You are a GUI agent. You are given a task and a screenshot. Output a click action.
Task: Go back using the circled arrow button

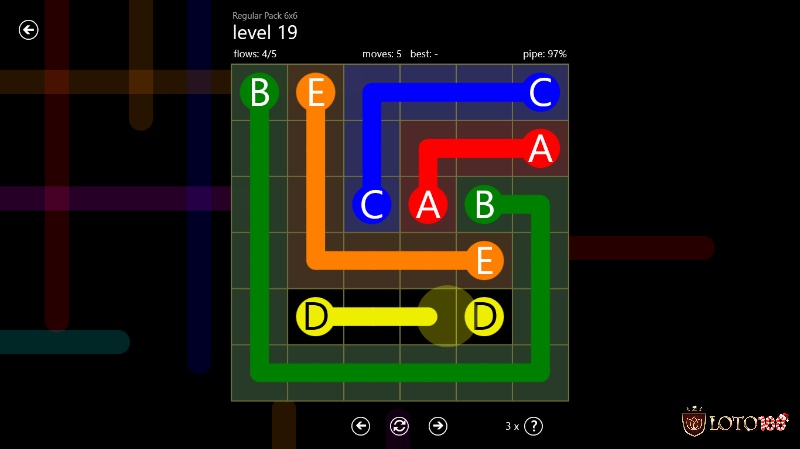coord(29,30)
